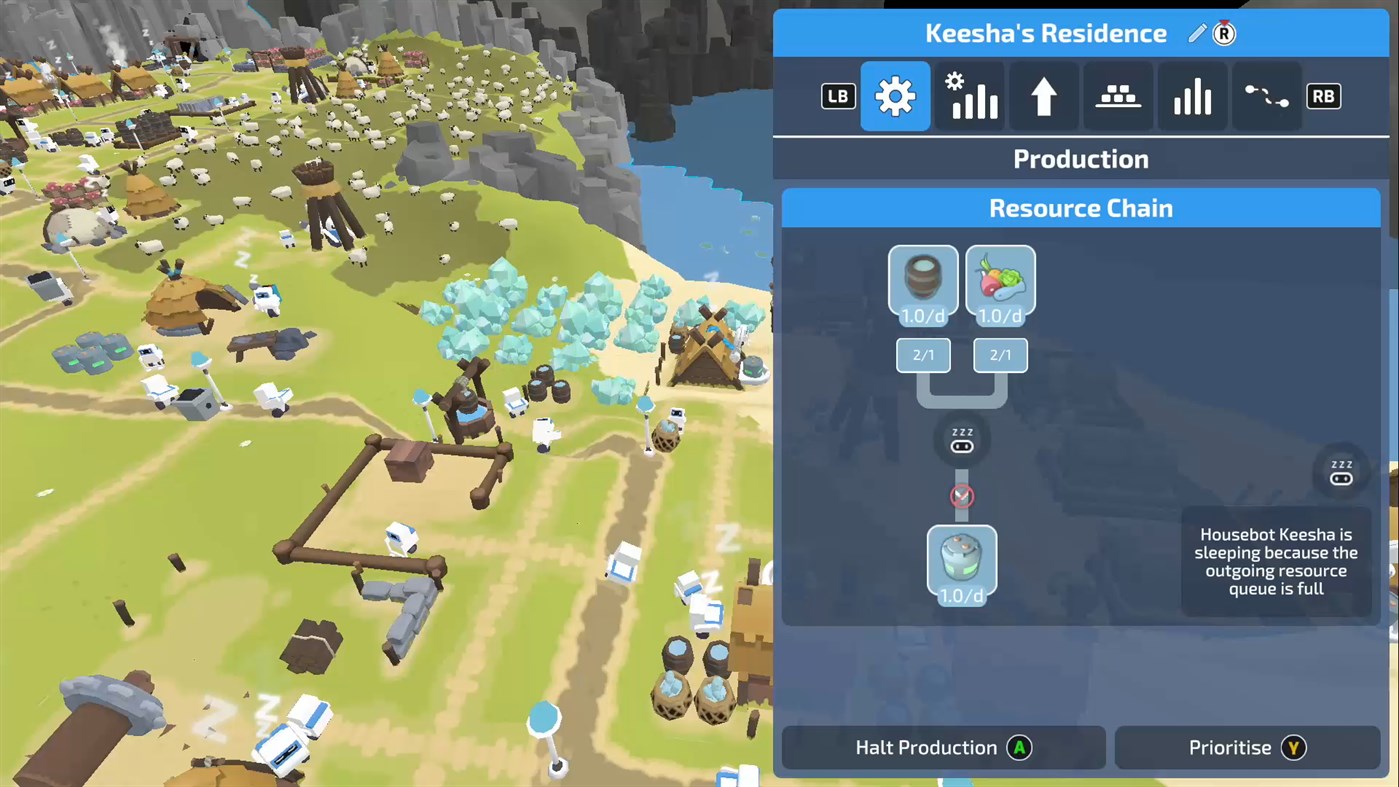Select the production statistics tab icon

coord(969,95)
